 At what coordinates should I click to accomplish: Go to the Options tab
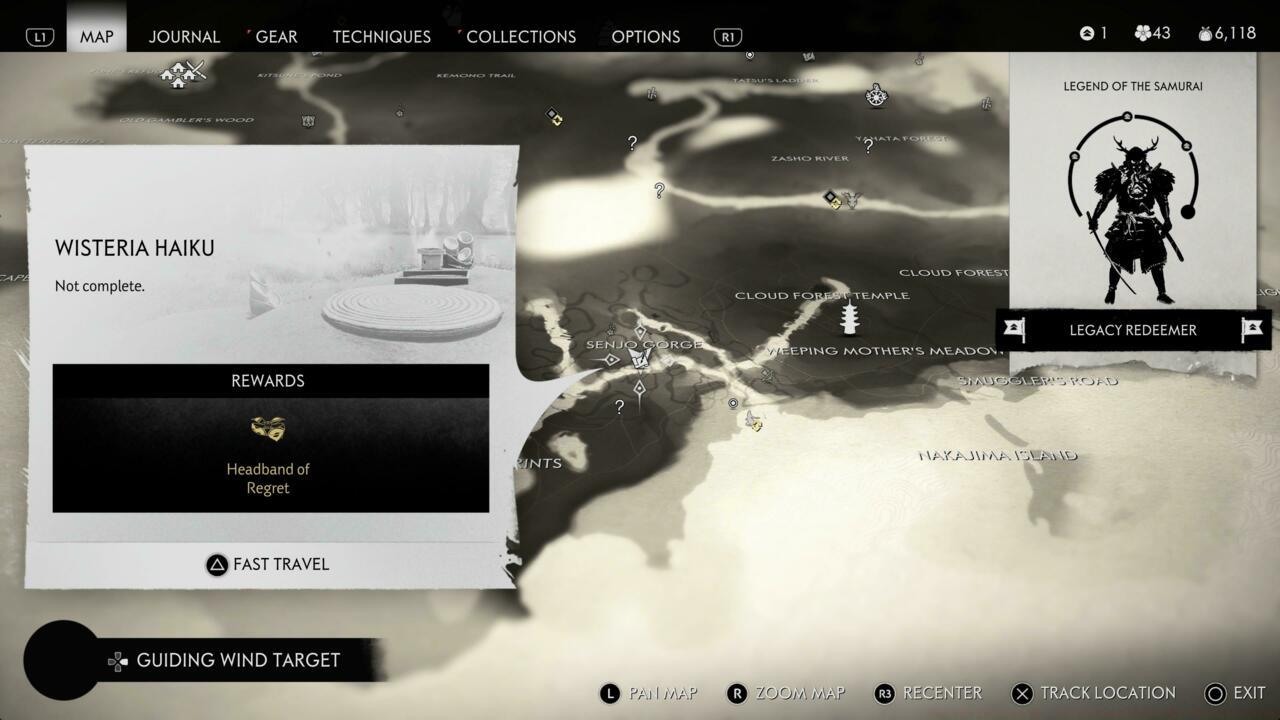645,36
